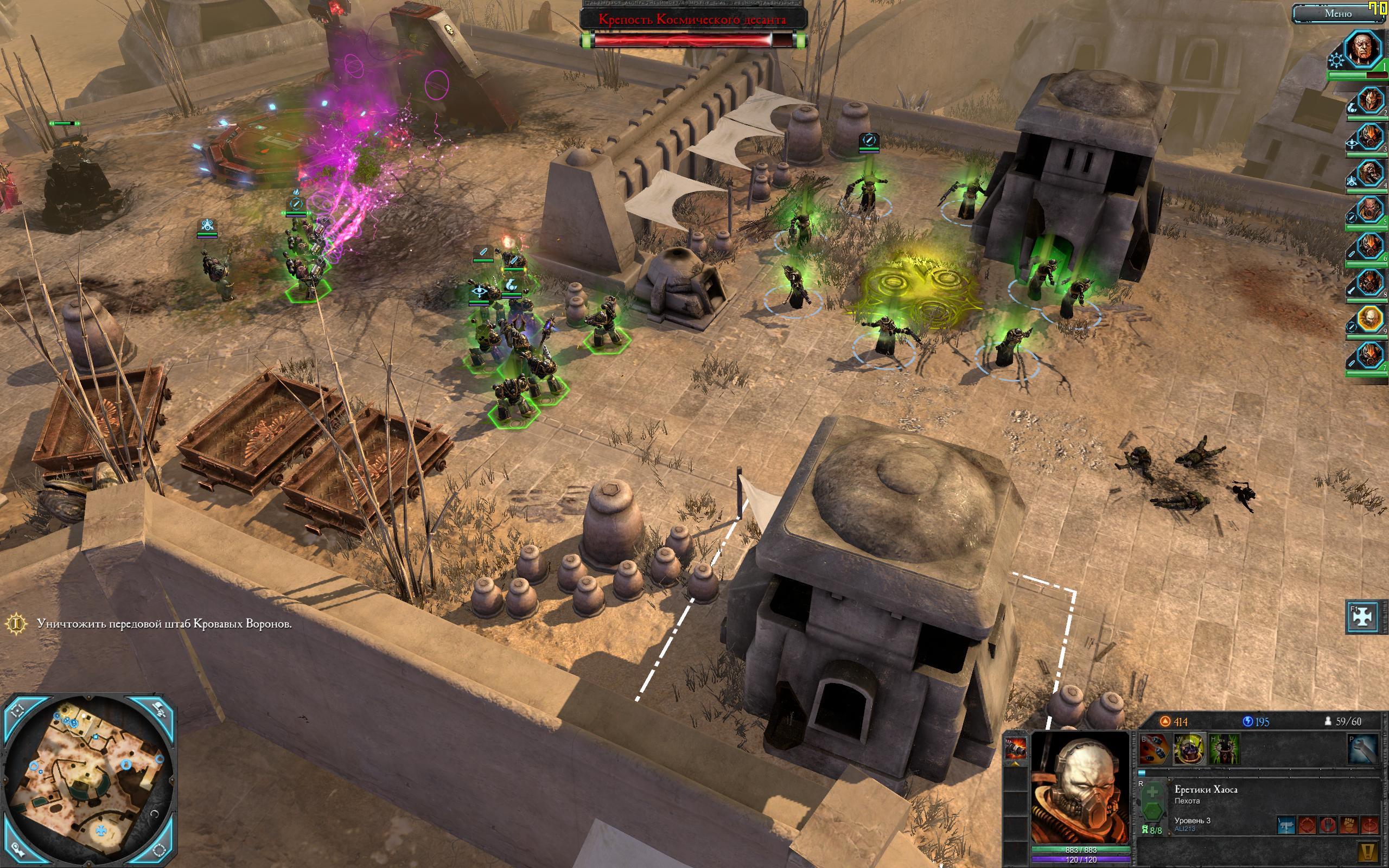Pick squad portrait numbered 8
1389x868 pixels.
[x=1369, y=284]
